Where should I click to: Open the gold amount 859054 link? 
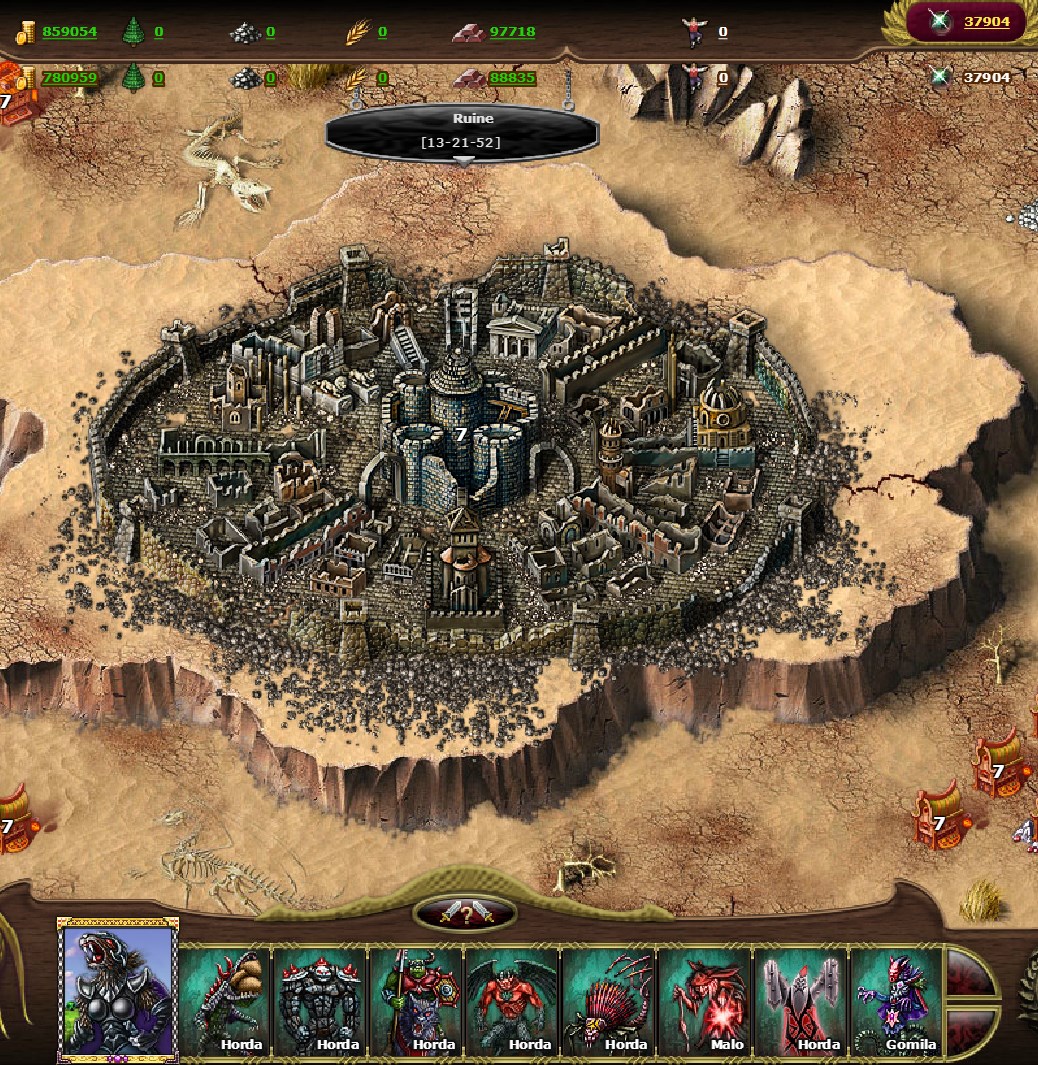[x=69, y=32]
